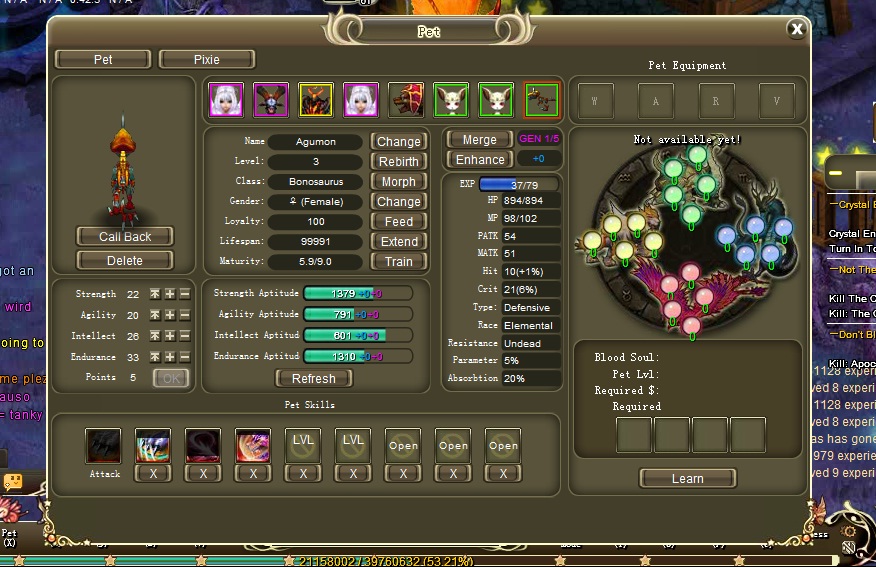The width and height of the screenshot is (876, 567).
Task: Open the Merge pet option
Action: (479, 139)
